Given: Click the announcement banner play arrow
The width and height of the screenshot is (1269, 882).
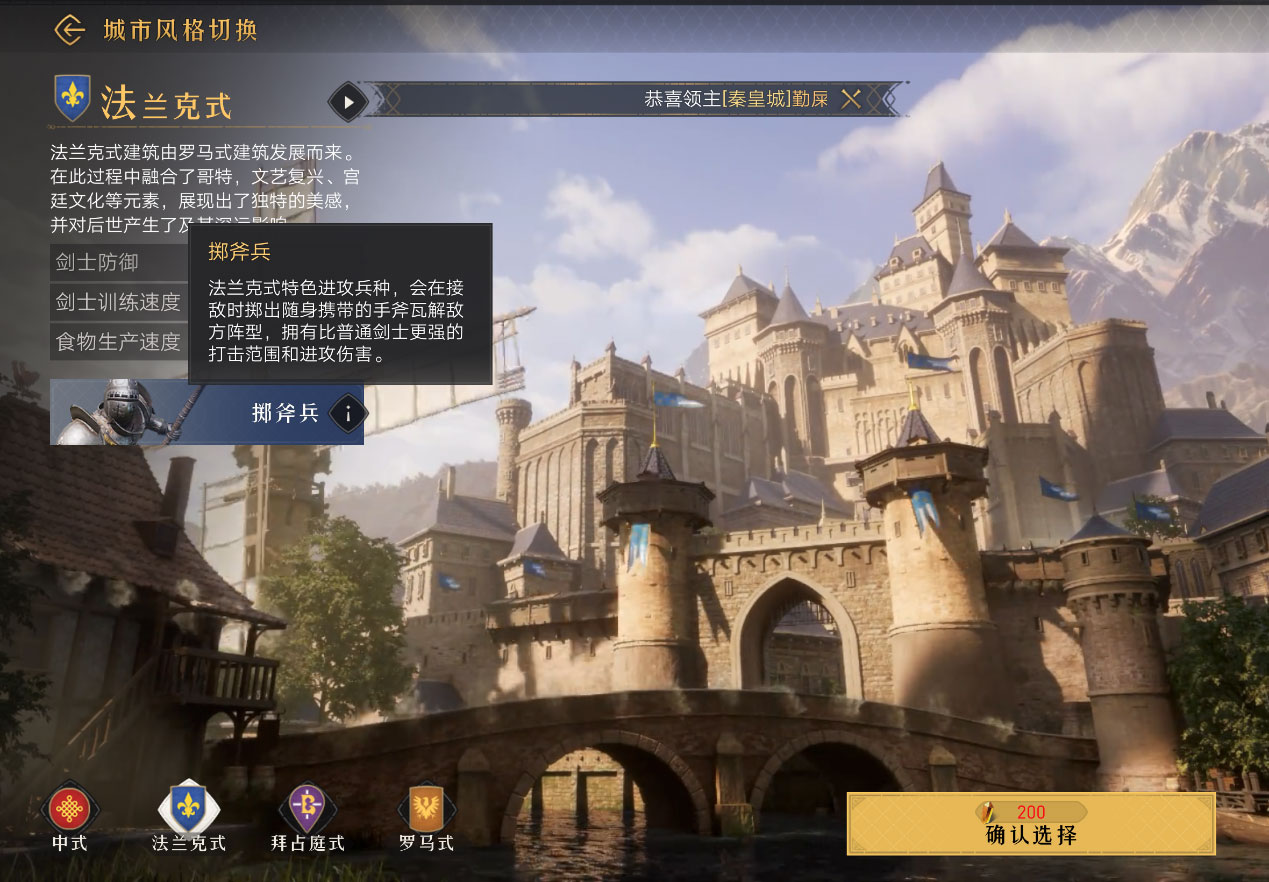Looking at the screenshot, I should coord(349,101).
